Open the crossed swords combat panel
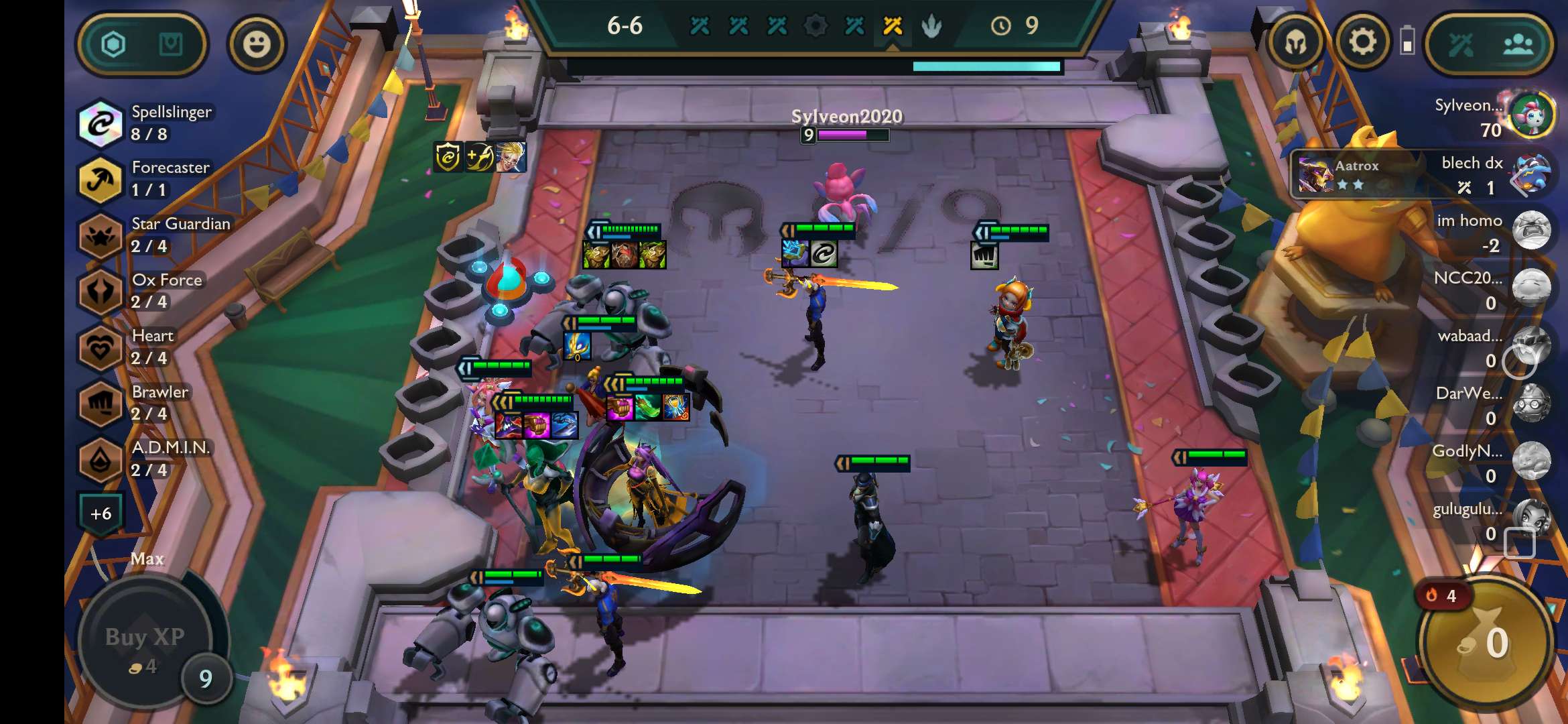Viewport: 1568px width, 724px height. click(1461, 44)
